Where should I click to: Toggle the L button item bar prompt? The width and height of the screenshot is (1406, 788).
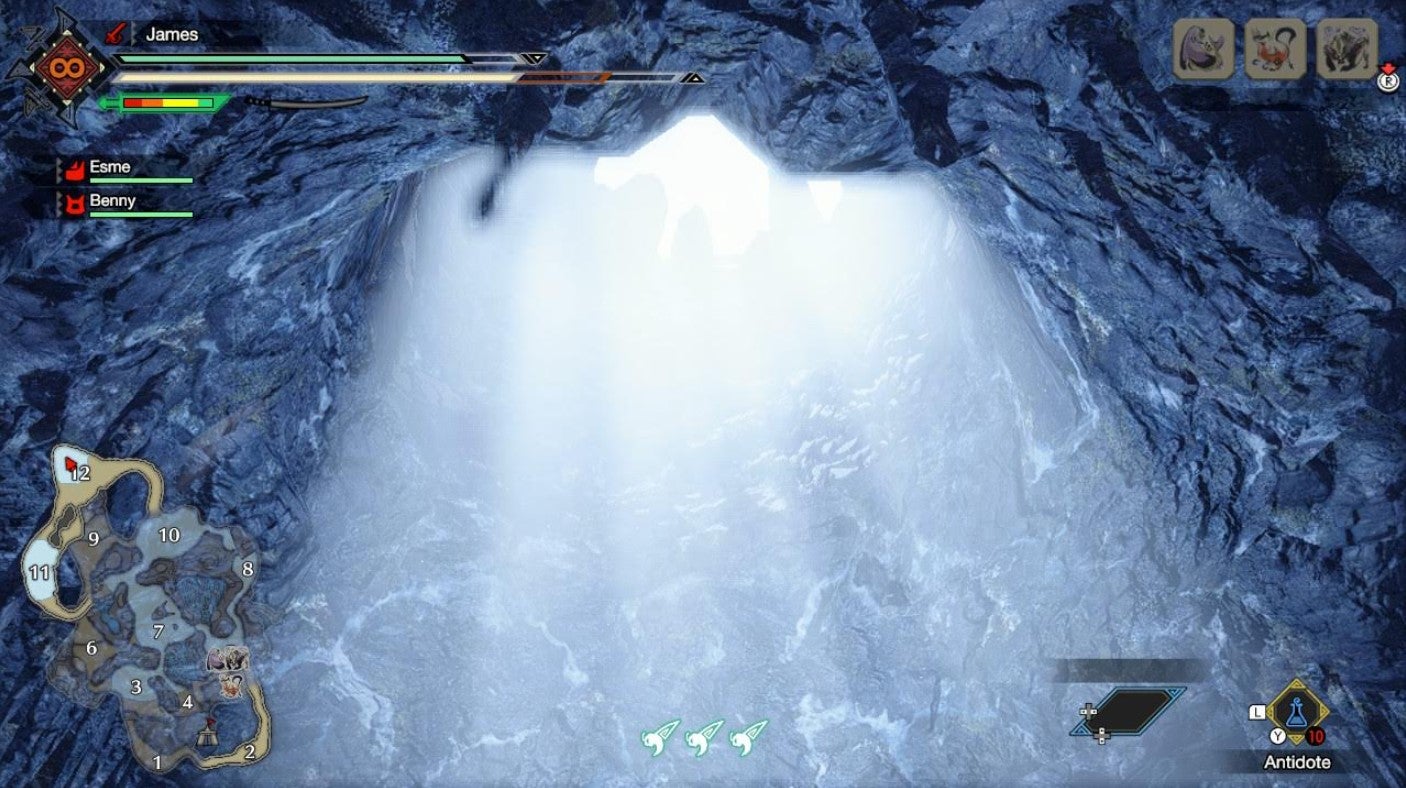pyautogui.click(x=1256, y=710)
